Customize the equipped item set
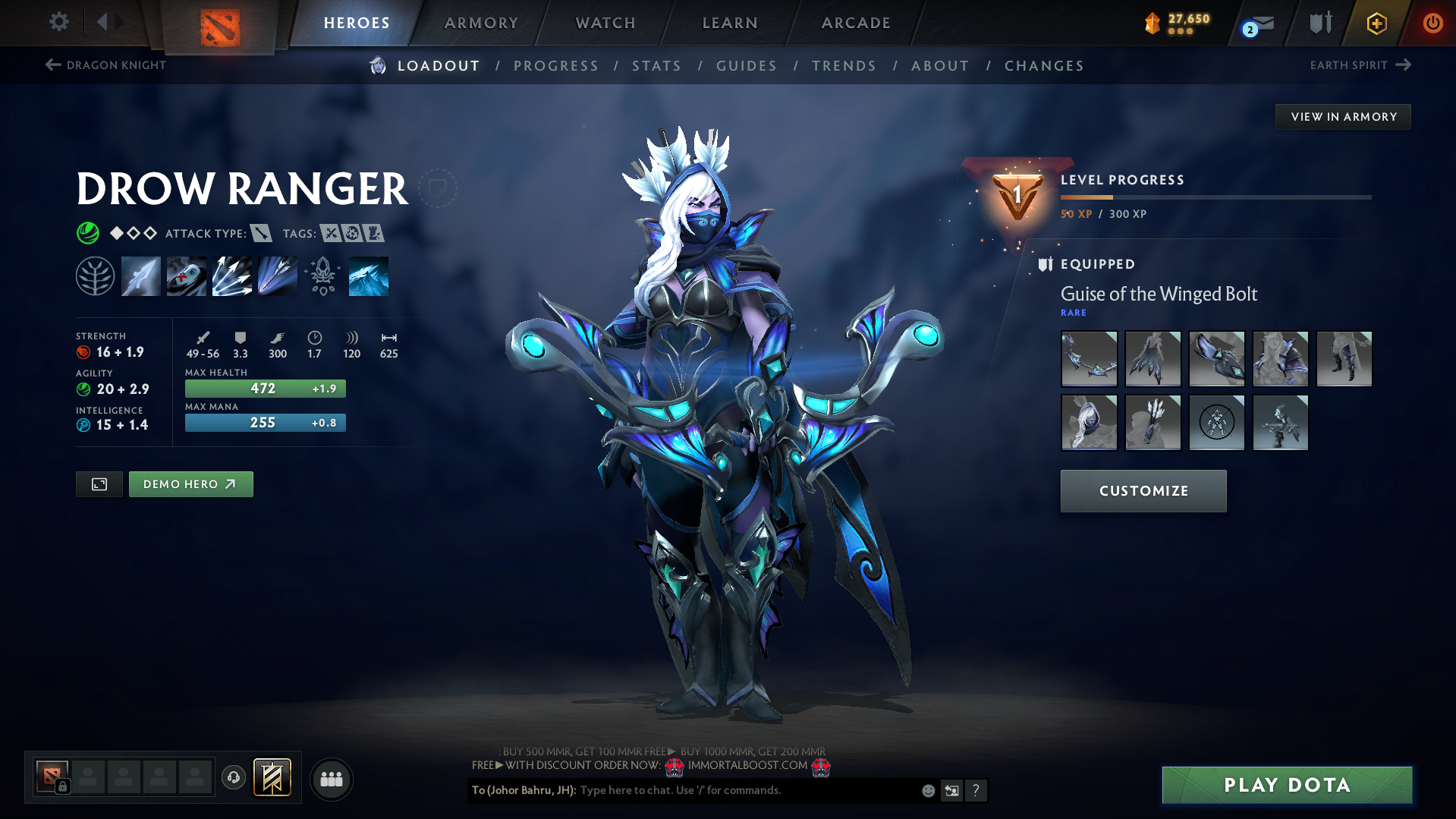This screenshot has width=1456, height=819. [x=1143, y=491]
